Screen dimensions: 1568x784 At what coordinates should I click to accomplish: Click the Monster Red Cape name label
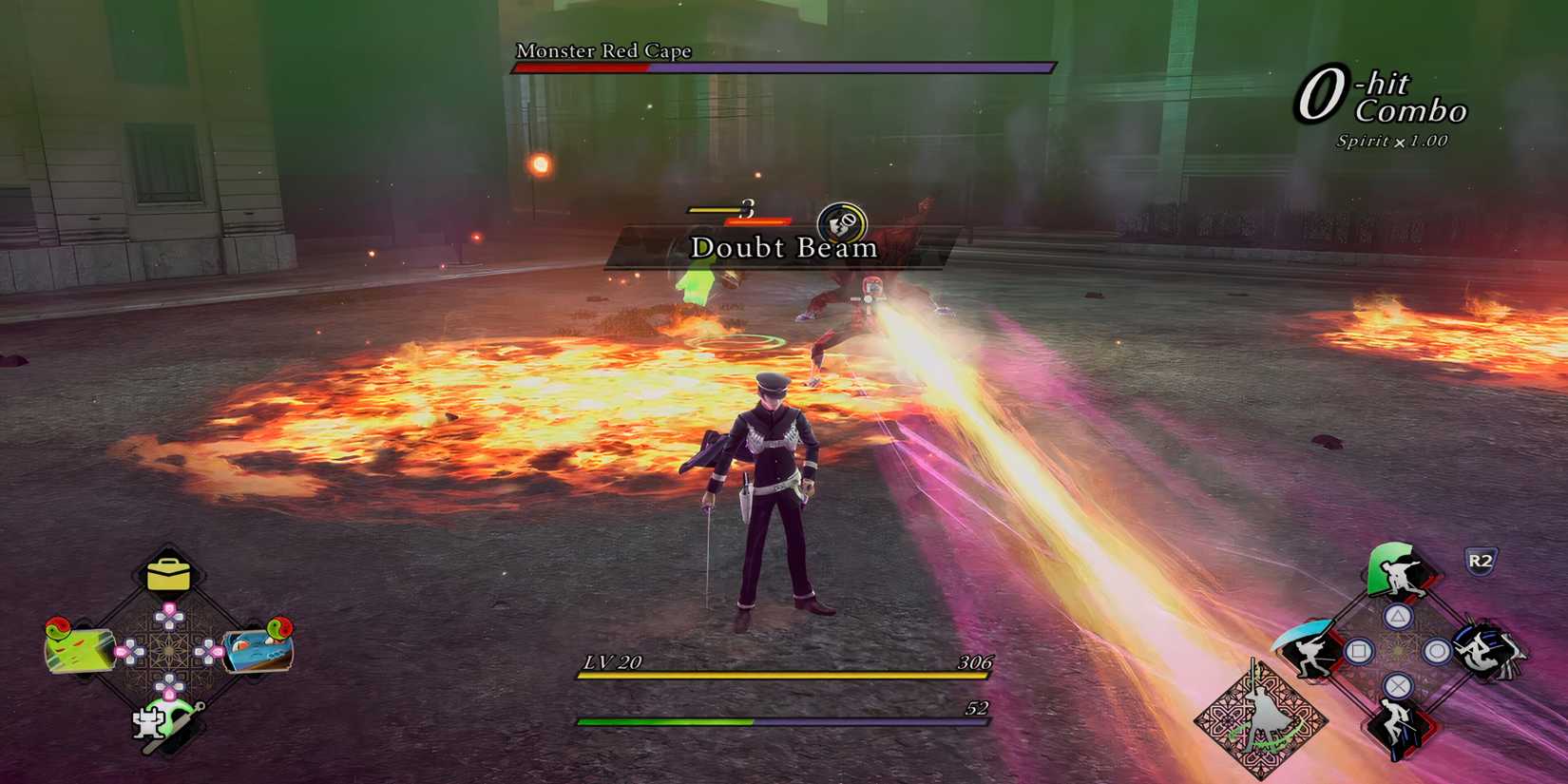pyautogui.click(x=602, y=52)
